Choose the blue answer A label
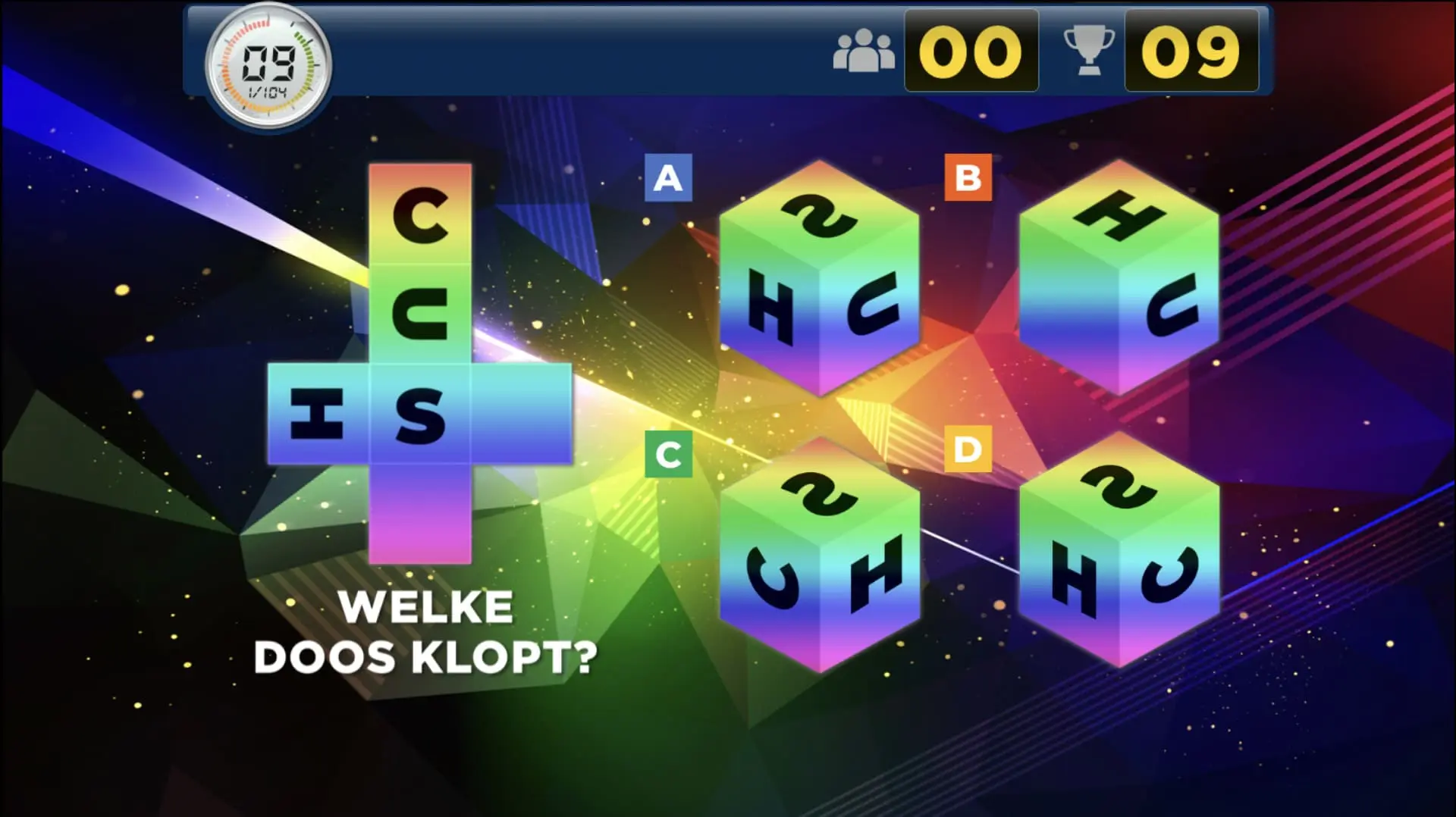This screenshot has width=1456, height=817. pyautogui.click(x=668, y=178)
